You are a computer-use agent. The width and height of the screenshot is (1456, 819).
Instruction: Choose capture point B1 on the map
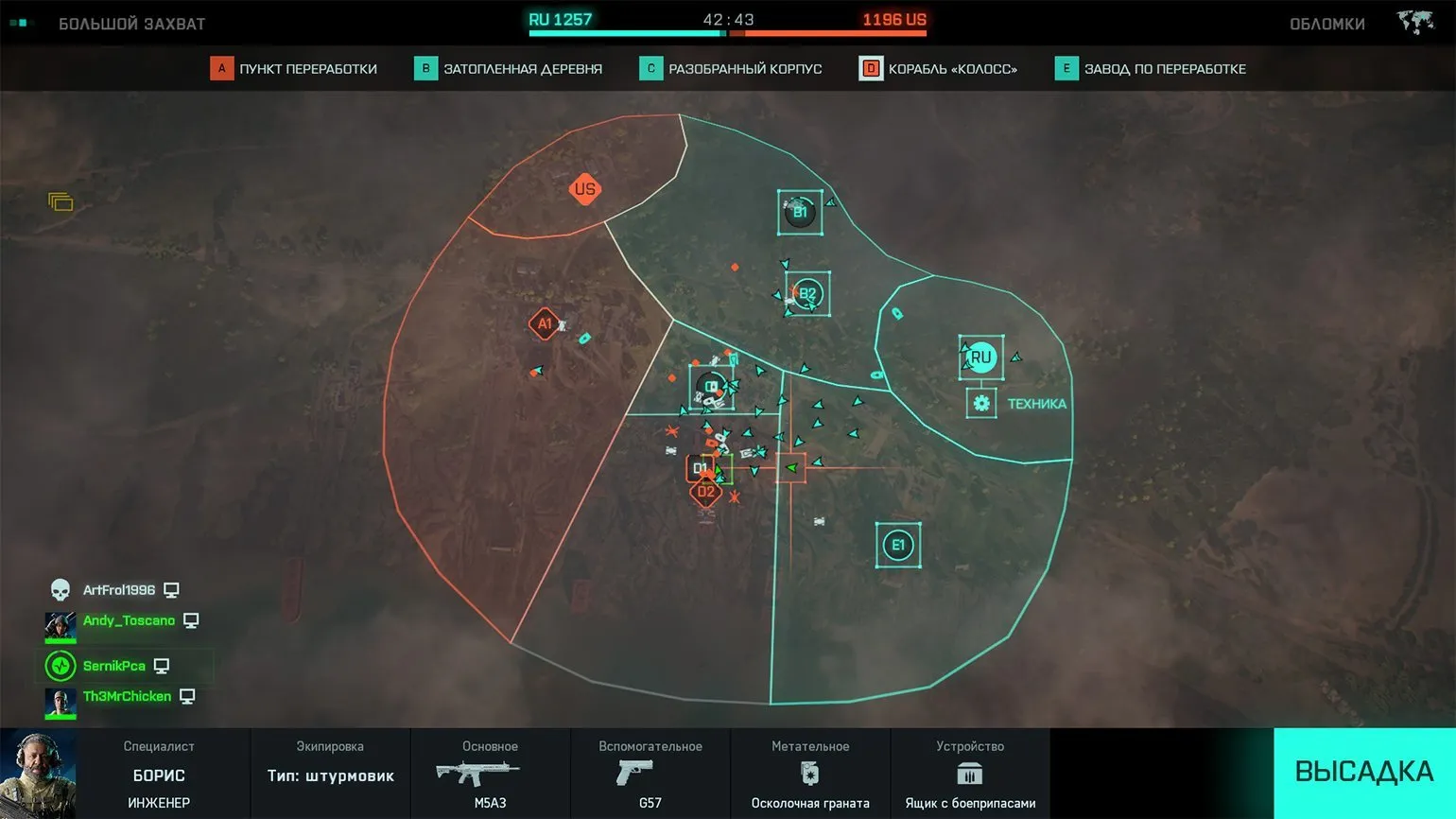click(x=800, y=213)
